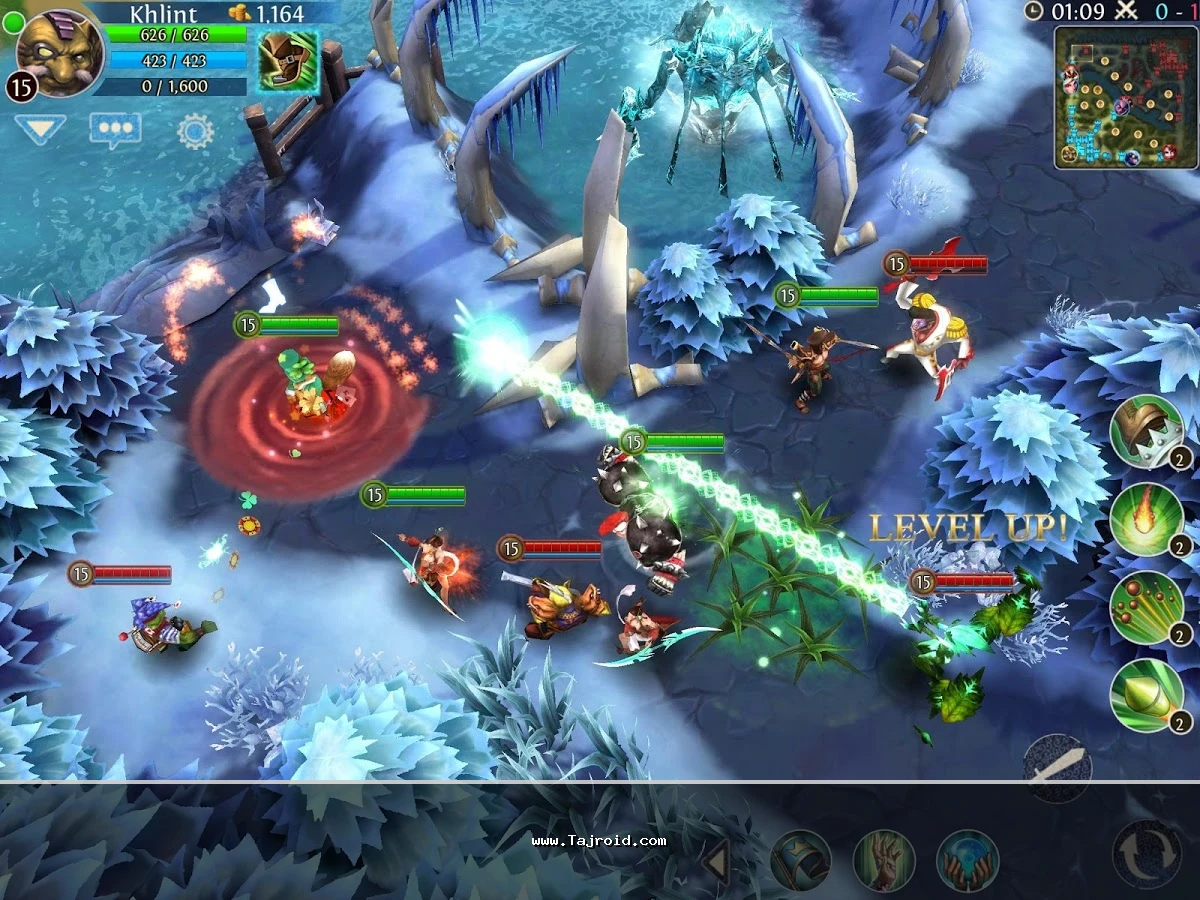Fire the green rocket shell ability

tap(1146, 696)
